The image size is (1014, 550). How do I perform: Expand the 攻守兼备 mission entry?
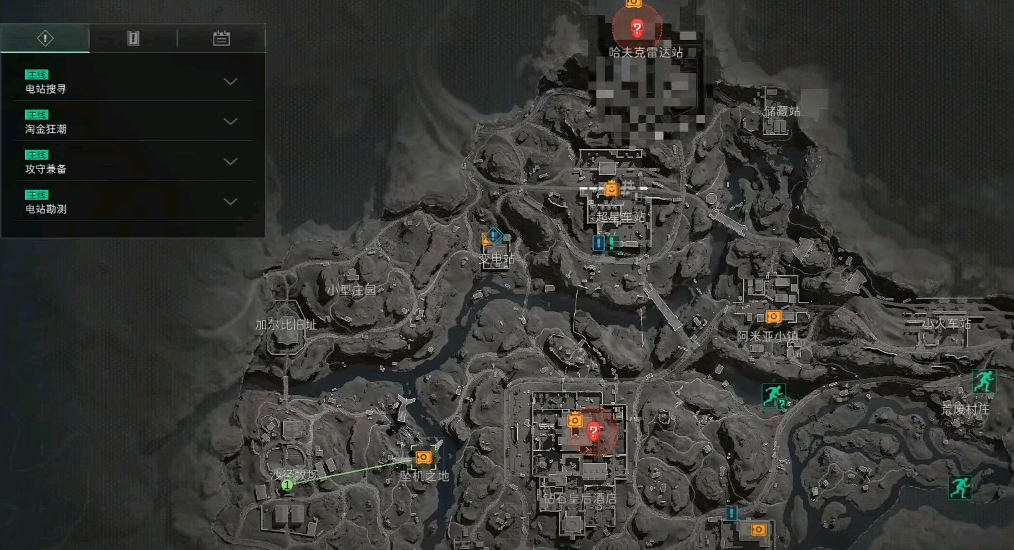[x=230, y=161]
